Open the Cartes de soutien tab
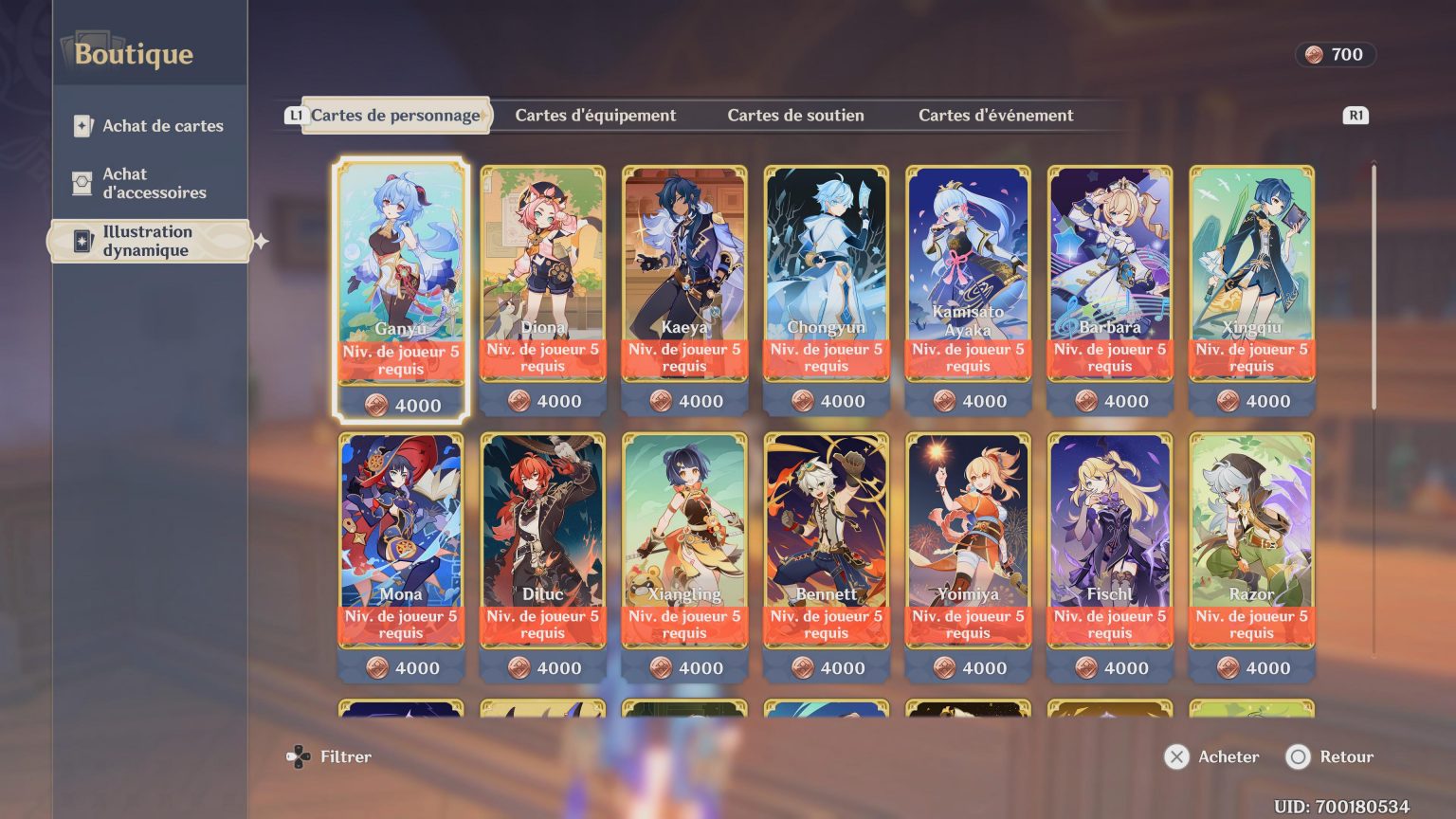This screenshot has height=819, width=1456. pos(795,115)
